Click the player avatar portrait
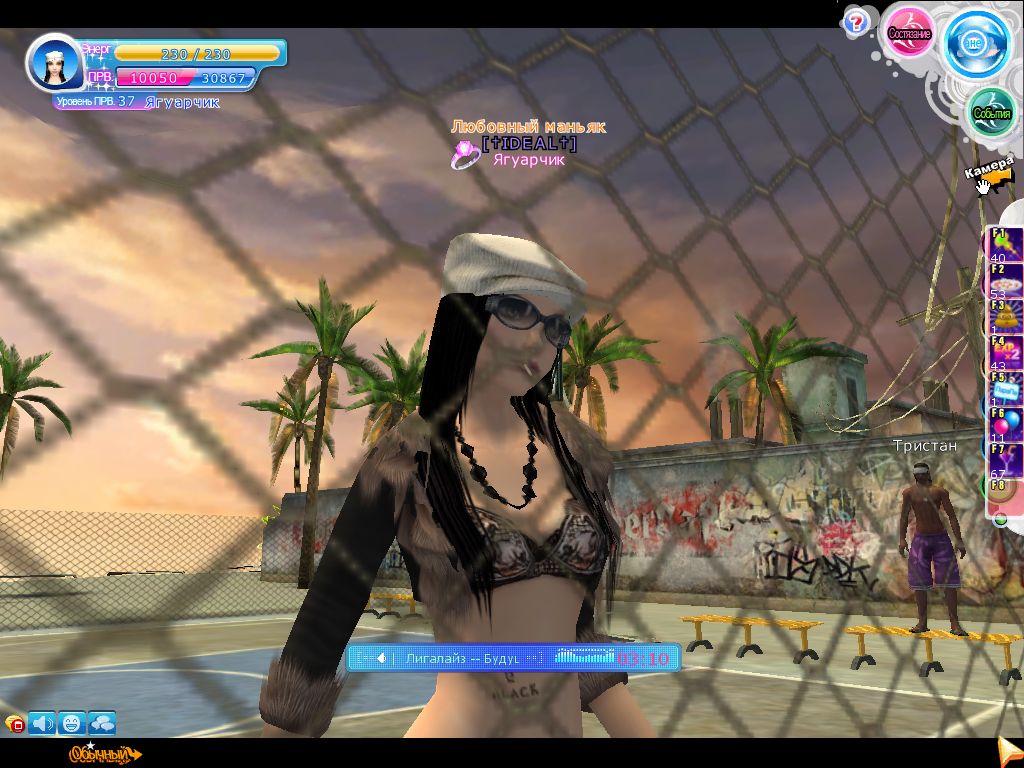 click(55, 64)
